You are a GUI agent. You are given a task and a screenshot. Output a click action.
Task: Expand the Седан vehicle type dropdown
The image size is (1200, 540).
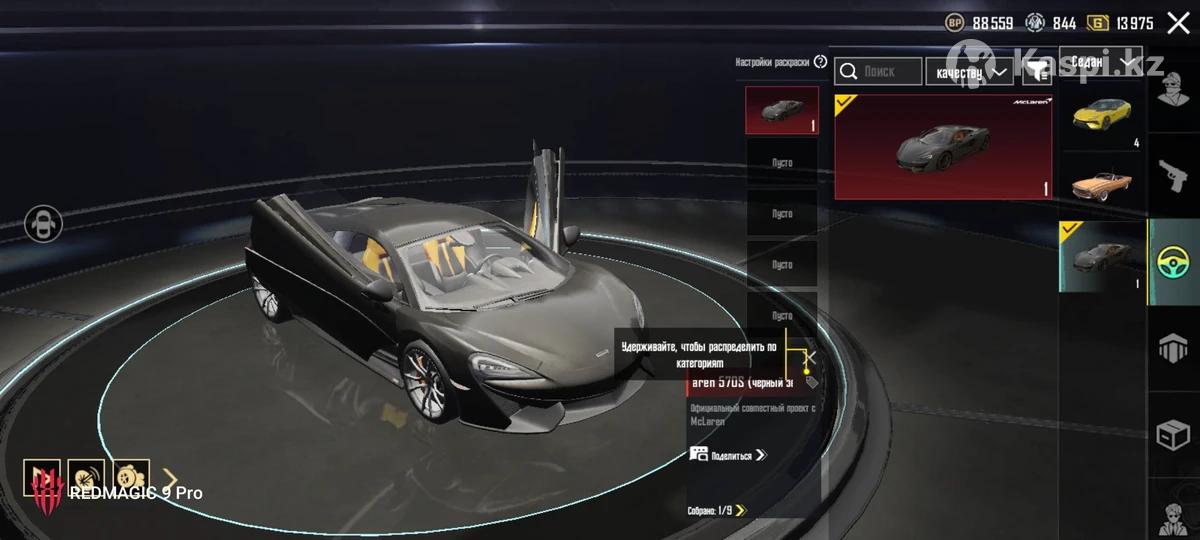click(1103, 63)
